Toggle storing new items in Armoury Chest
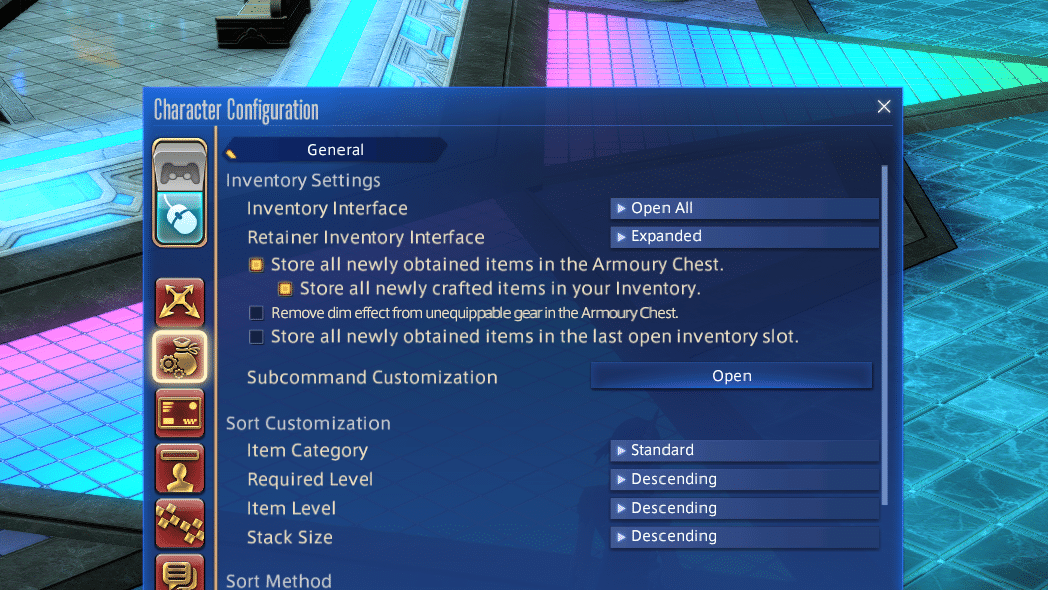1048x590 pixels. click(x=256, y=265)
